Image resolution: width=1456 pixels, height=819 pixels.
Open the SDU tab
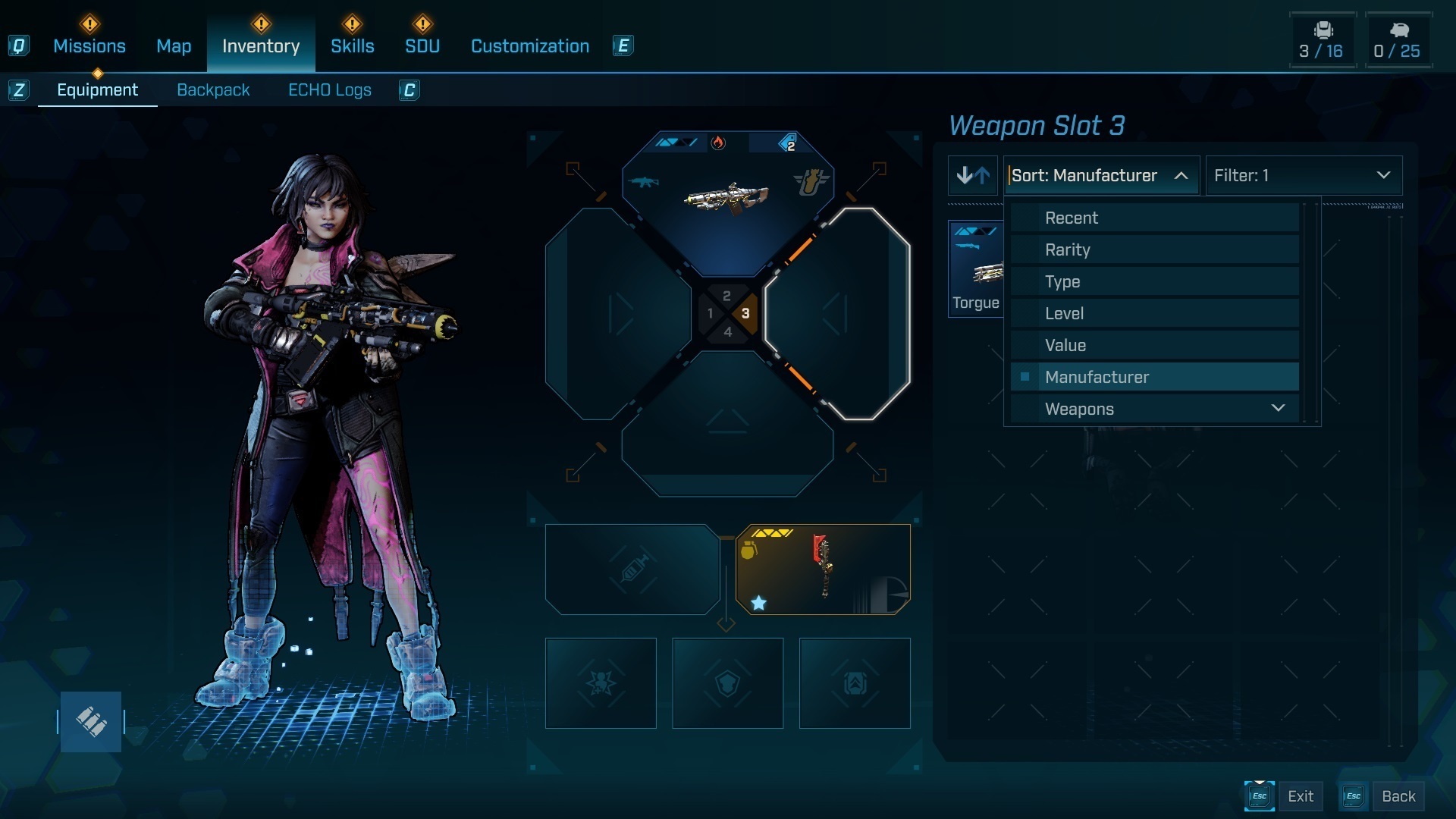click(422, 46)
